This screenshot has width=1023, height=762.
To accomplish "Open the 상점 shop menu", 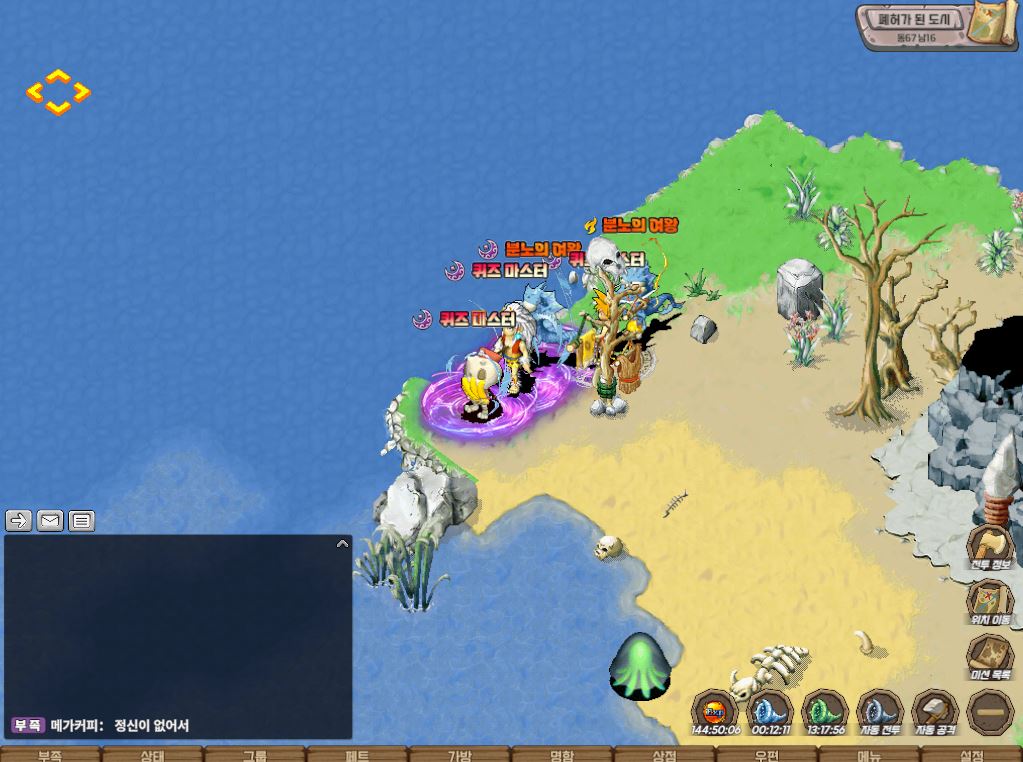I will (664, 755).
